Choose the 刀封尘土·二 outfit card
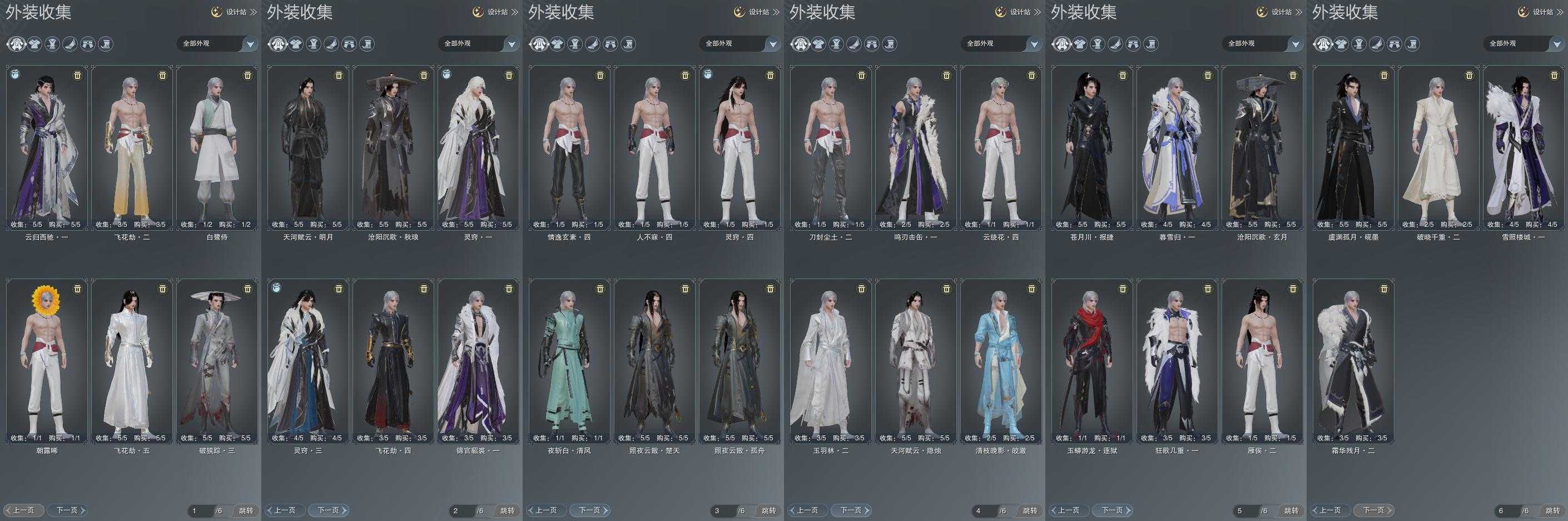 coord(831,147)
